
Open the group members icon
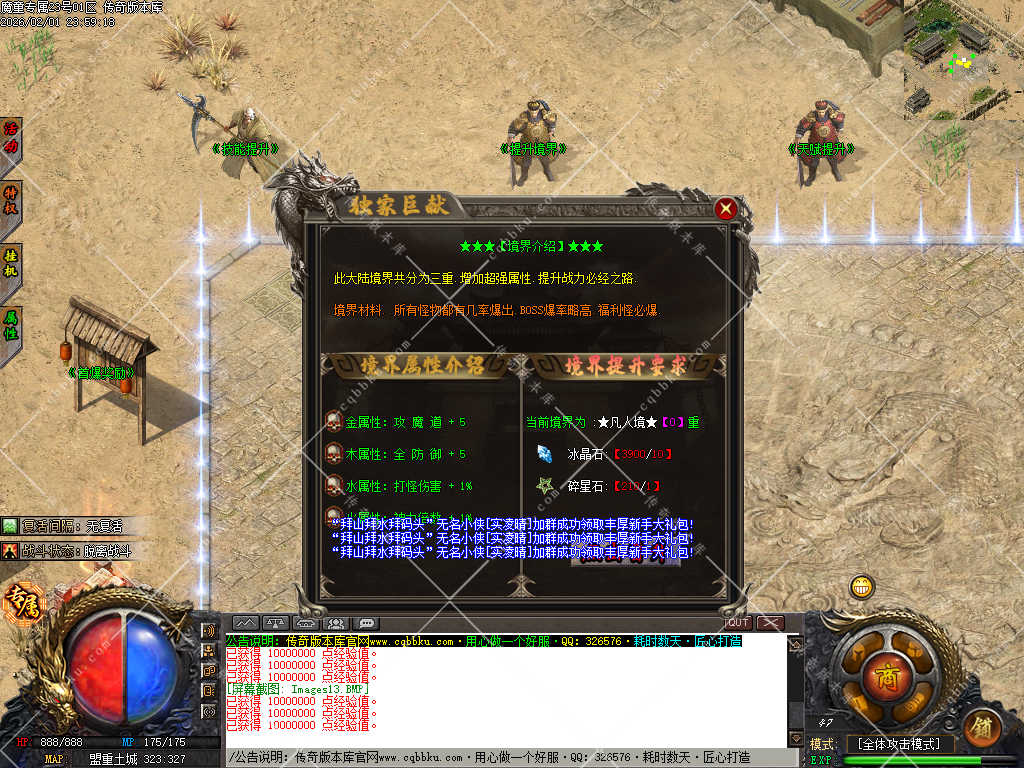point(336,624)
